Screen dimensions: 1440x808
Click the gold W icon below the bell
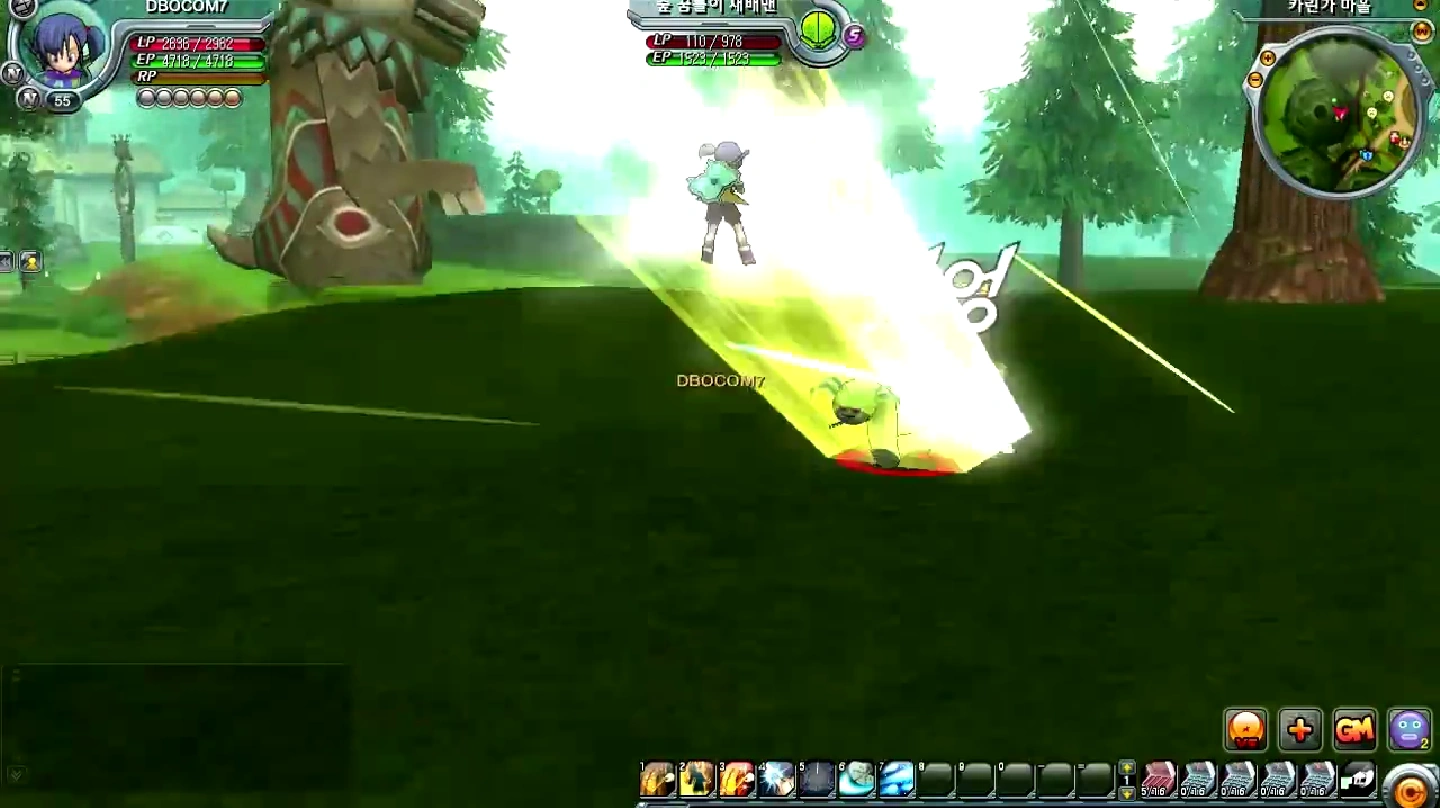point(1422,31)
